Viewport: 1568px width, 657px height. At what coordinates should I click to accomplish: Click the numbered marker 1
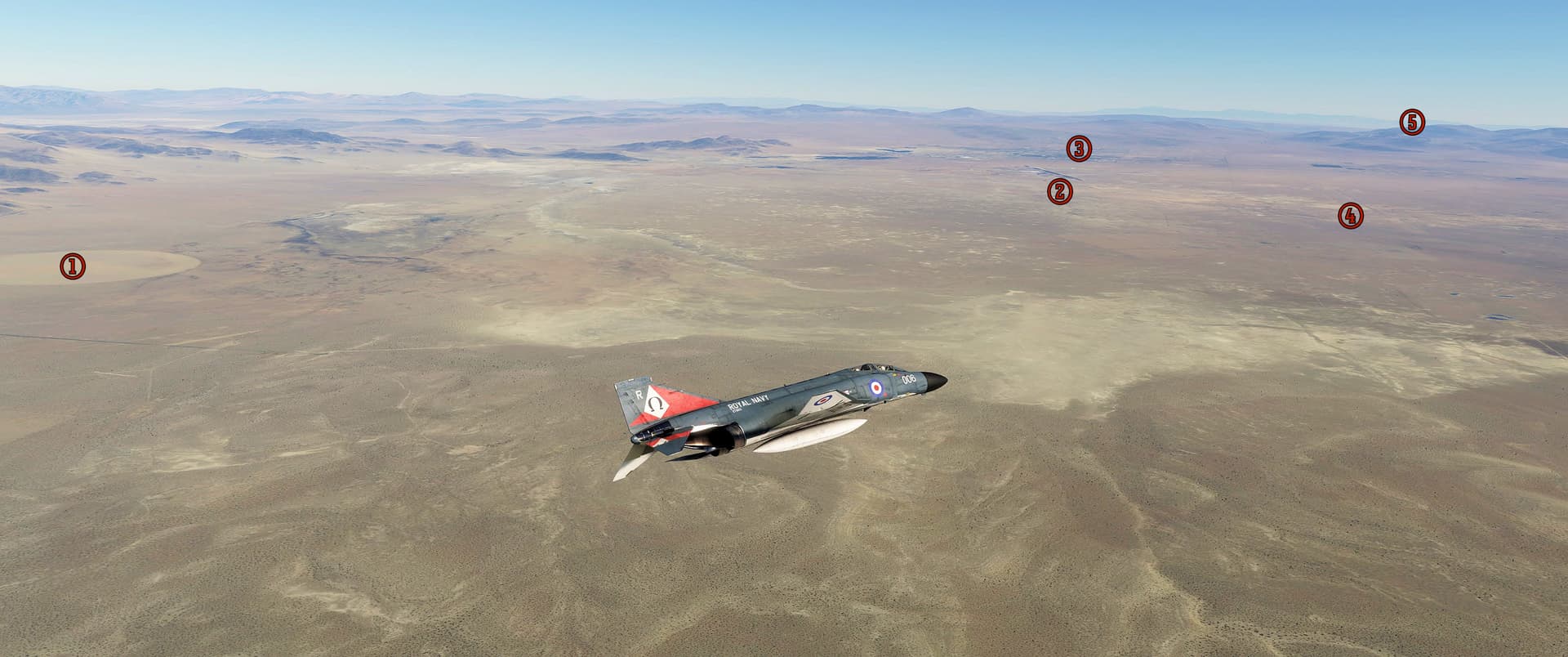point(73,266)
